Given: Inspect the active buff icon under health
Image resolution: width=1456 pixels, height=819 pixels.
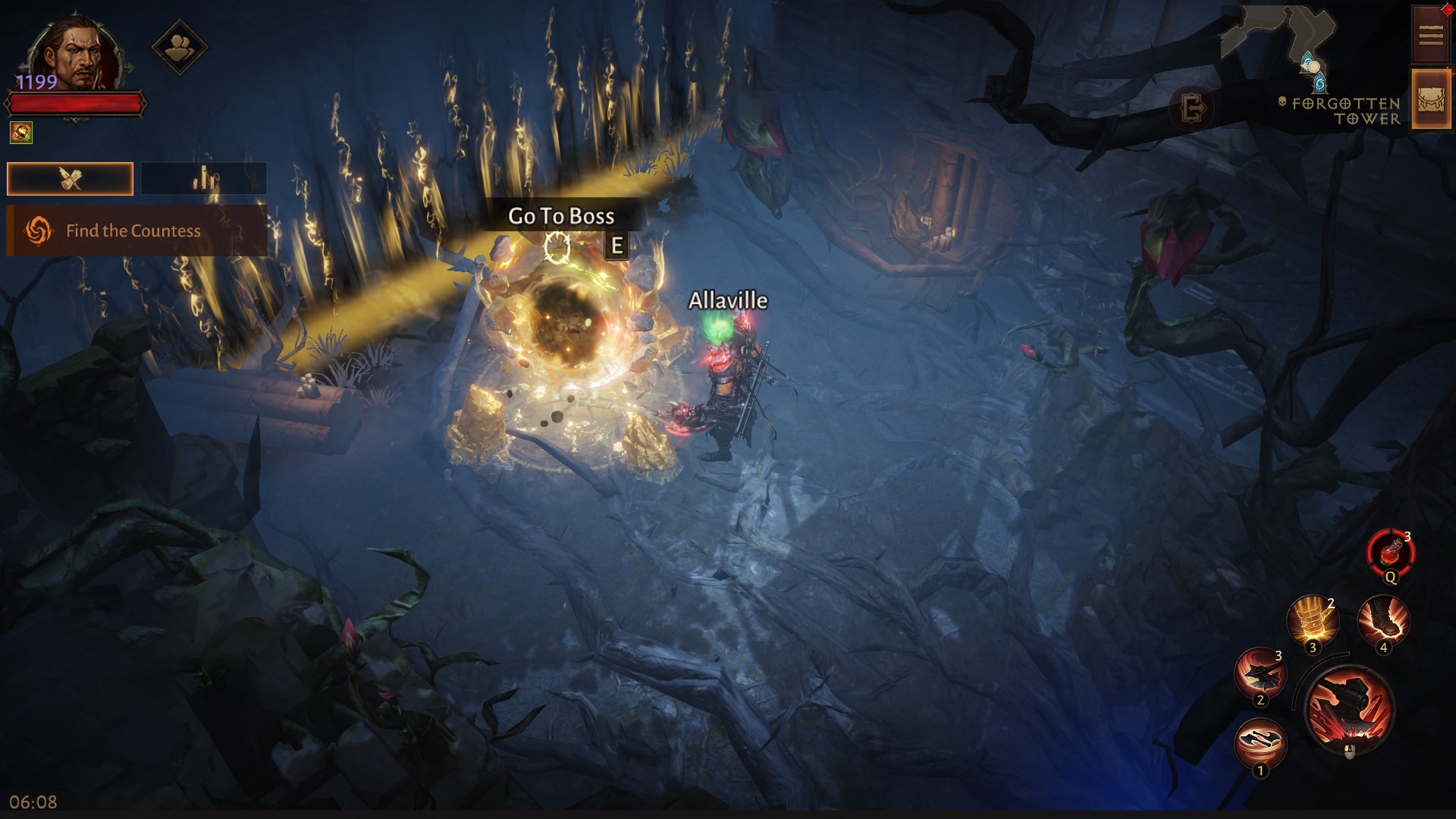Looking at the screenshot, I should tap(21, 133).
